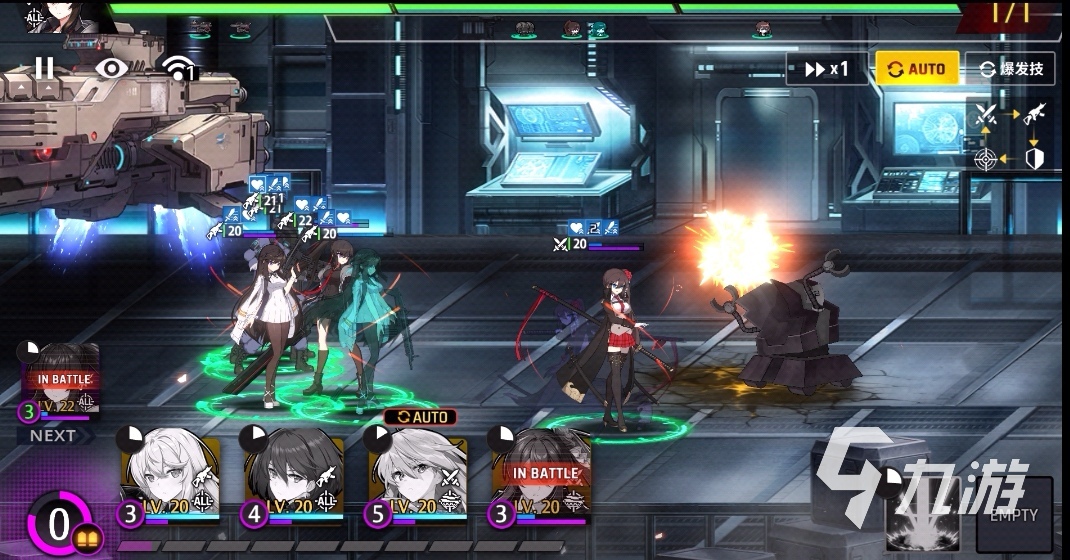The height and width of the screenshot is (560, 1070).
Task: Change the x1 battle speed
Action: tap(819, 69)
